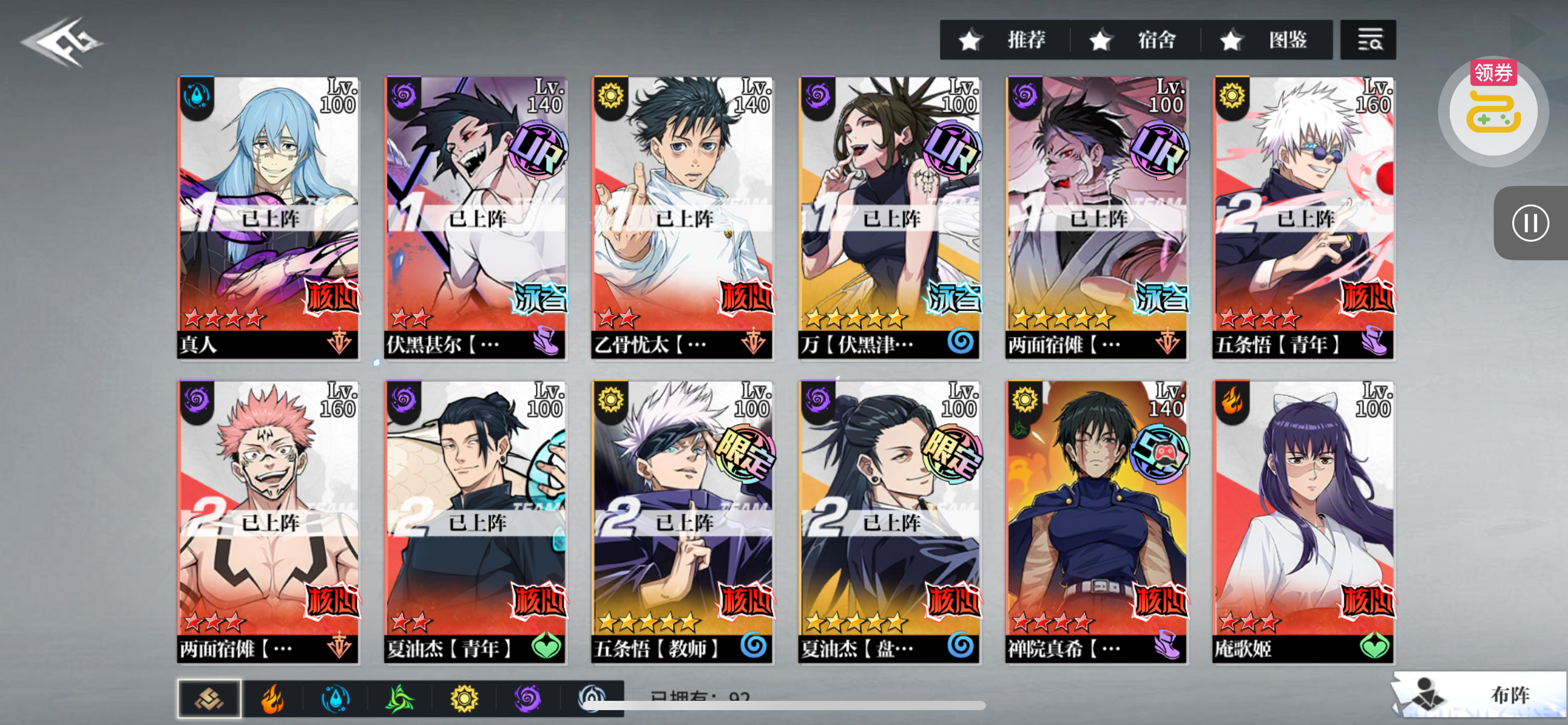Tap the pause overlay button
The width and height of the screenshot is (1568, 725).
[x=1530, y=223]
